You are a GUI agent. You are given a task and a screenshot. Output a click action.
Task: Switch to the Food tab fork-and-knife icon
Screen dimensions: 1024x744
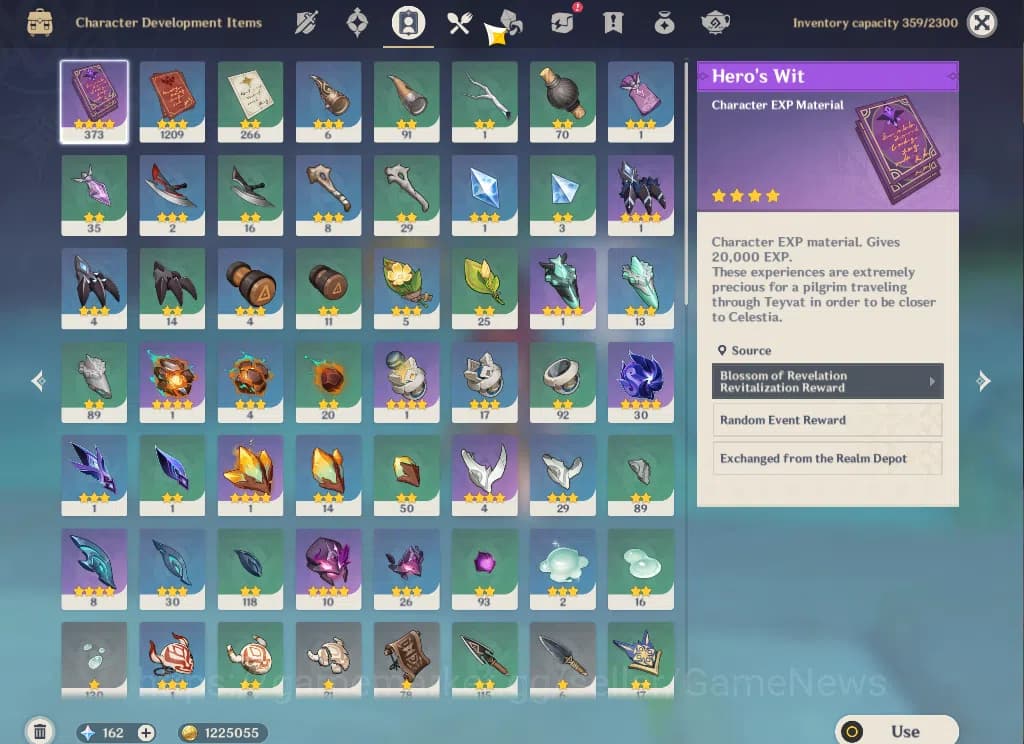pyautogui.click(x=459, y=22)
